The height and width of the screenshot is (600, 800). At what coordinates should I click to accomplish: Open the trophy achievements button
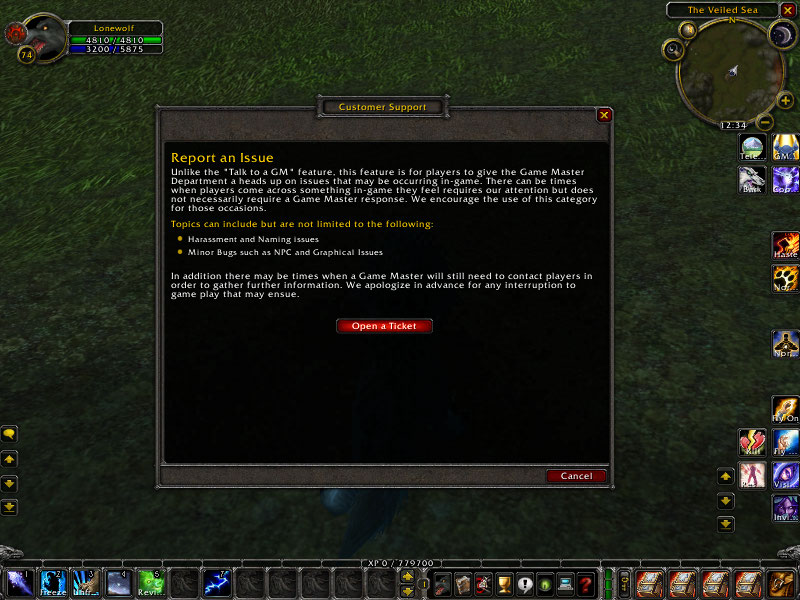tap(505, 583)
